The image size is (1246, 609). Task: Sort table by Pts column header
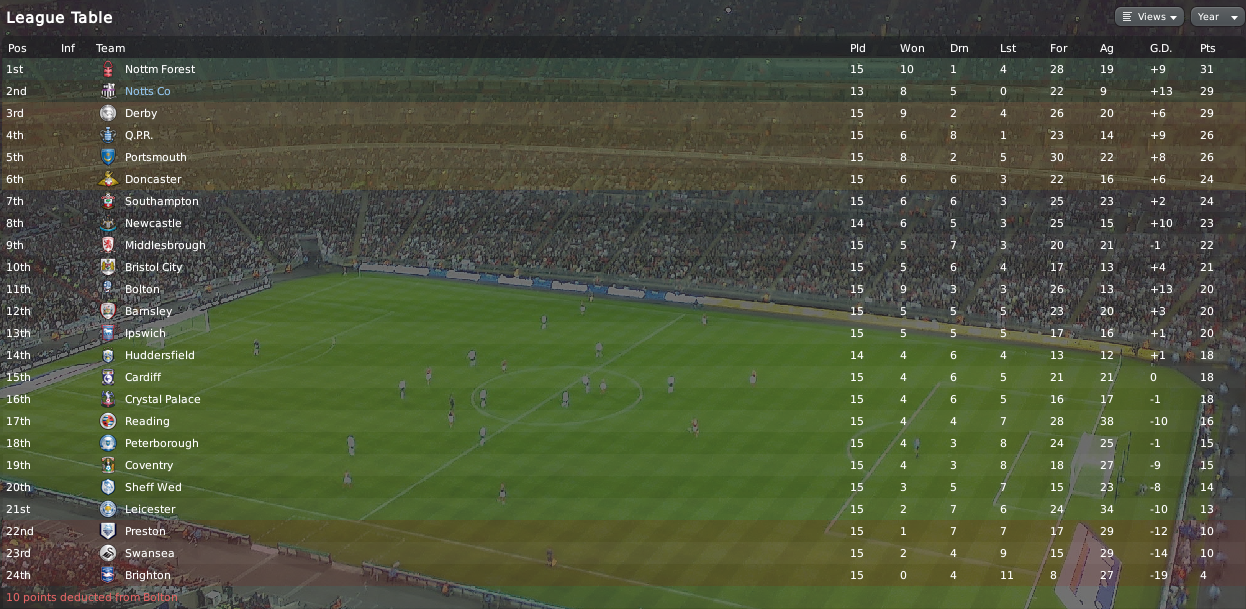1207,48
